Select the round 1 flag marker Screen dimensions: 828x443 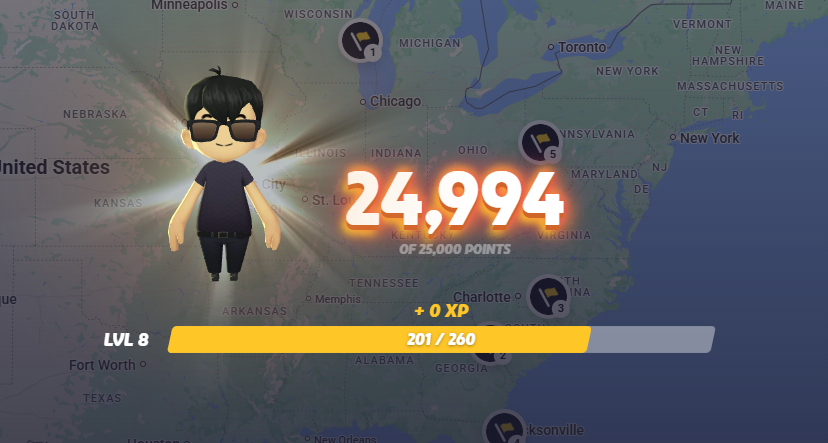pyautogui.click(x=360, y=40)
